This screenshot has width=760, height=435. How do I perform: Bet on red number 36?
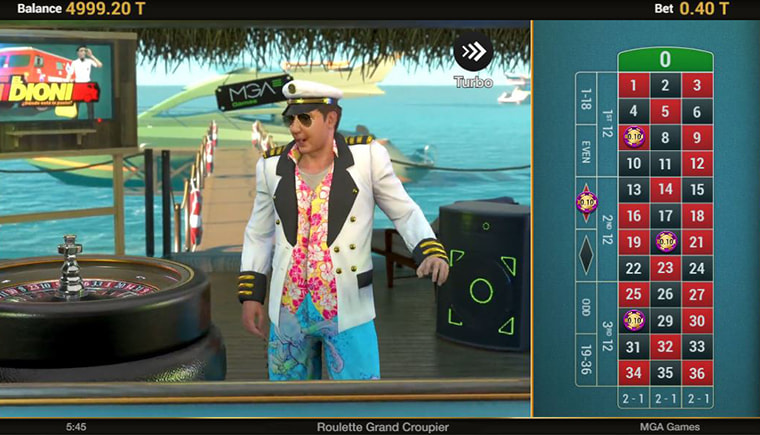(697, 373)
